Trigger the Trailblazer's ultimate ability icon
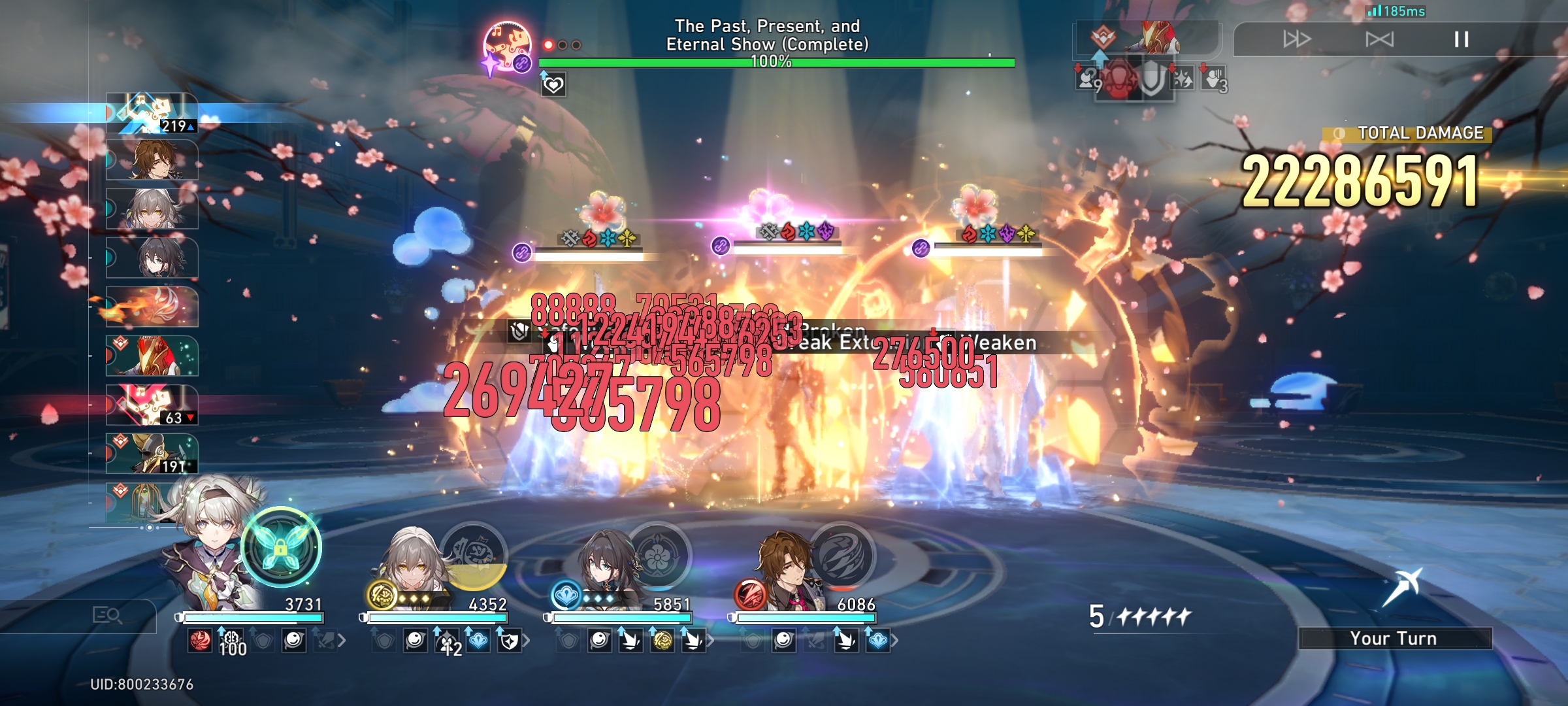The height and width of the screenshot is (706, 1568). click(475, 556)
